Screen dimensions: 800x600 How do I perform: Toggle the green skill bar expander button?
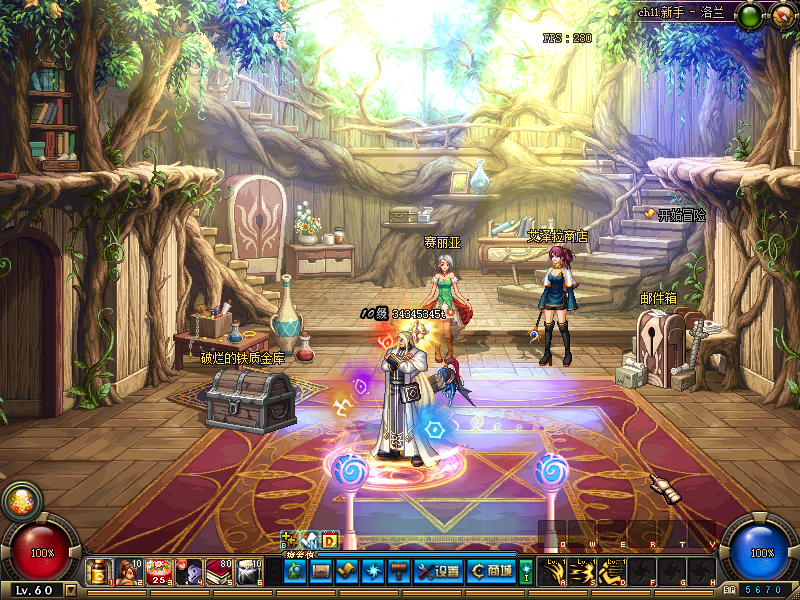tap(525, 571)
